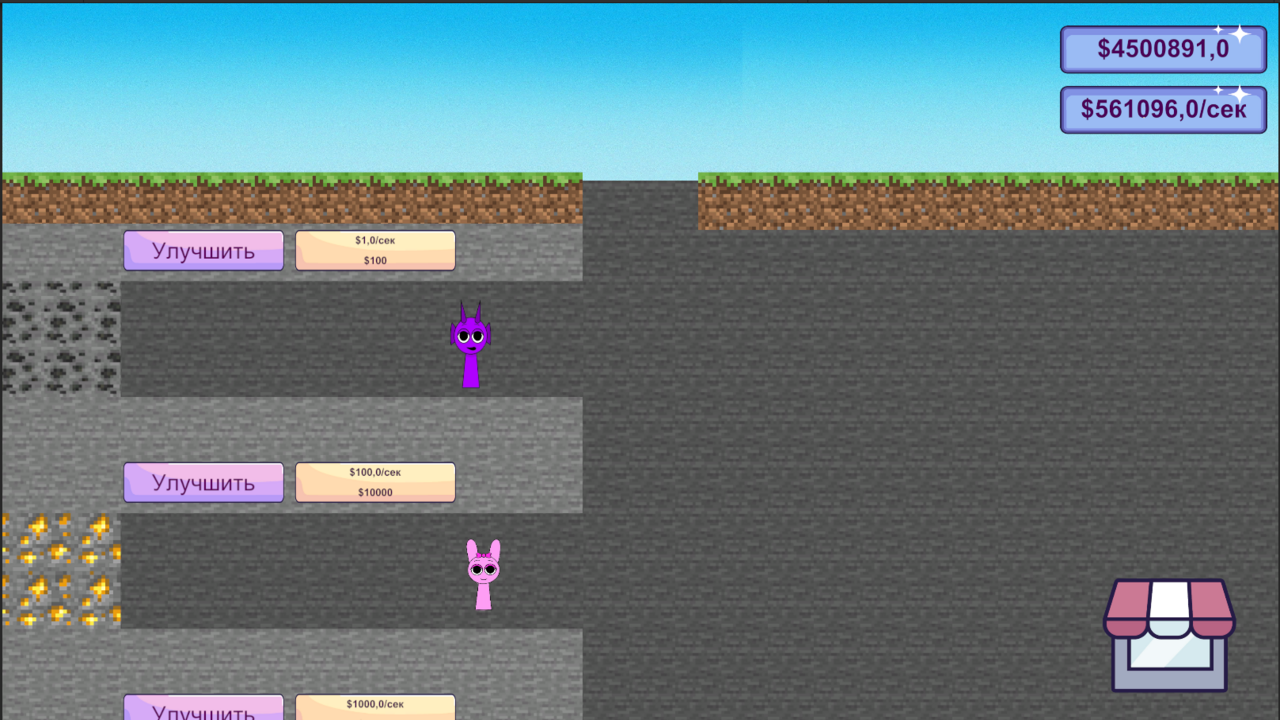Click the purple horned character in the first mine
This screenshot has width=1280, height=720.
[468, 345]
